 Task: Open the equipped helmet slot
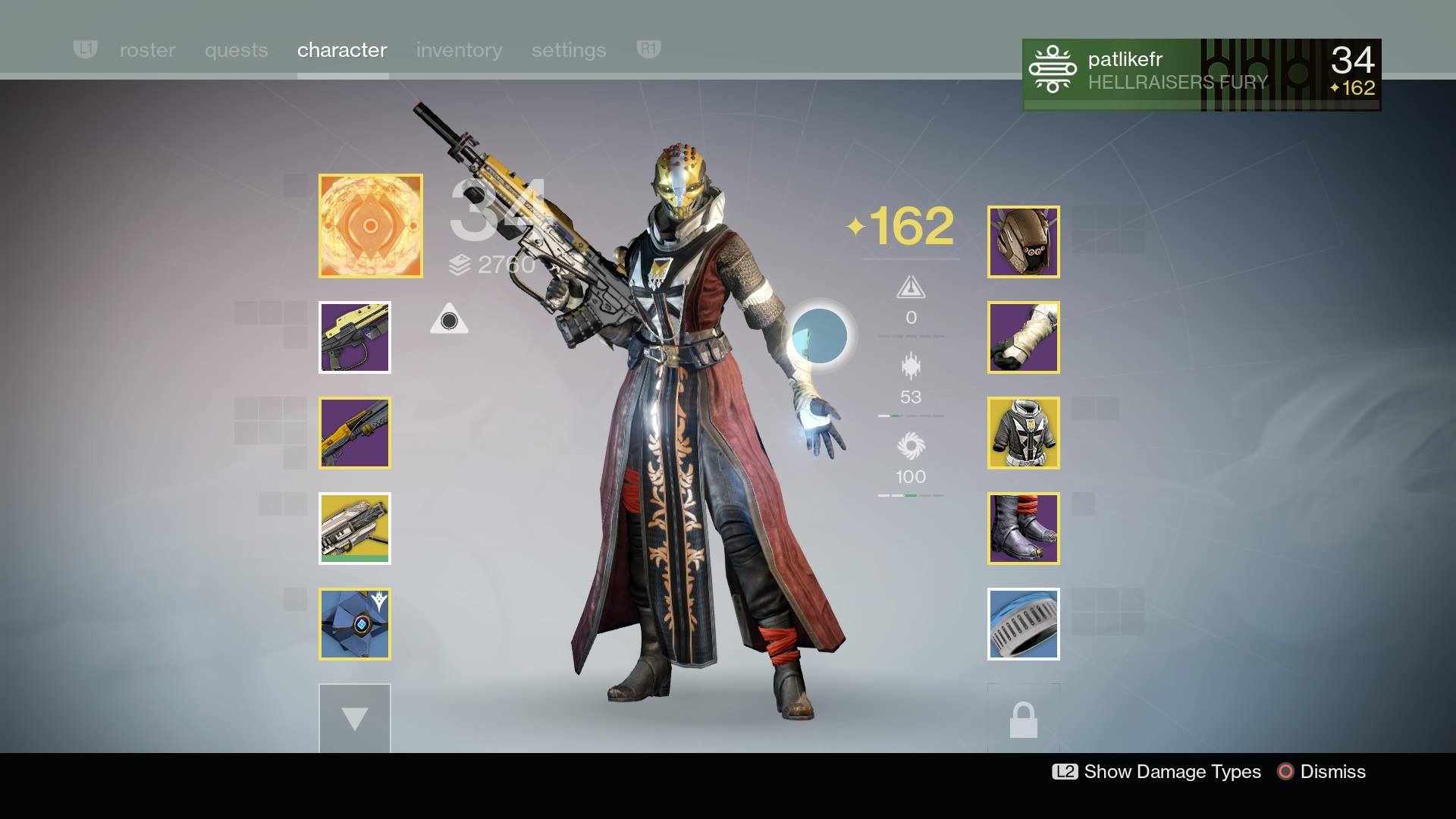1023,241
